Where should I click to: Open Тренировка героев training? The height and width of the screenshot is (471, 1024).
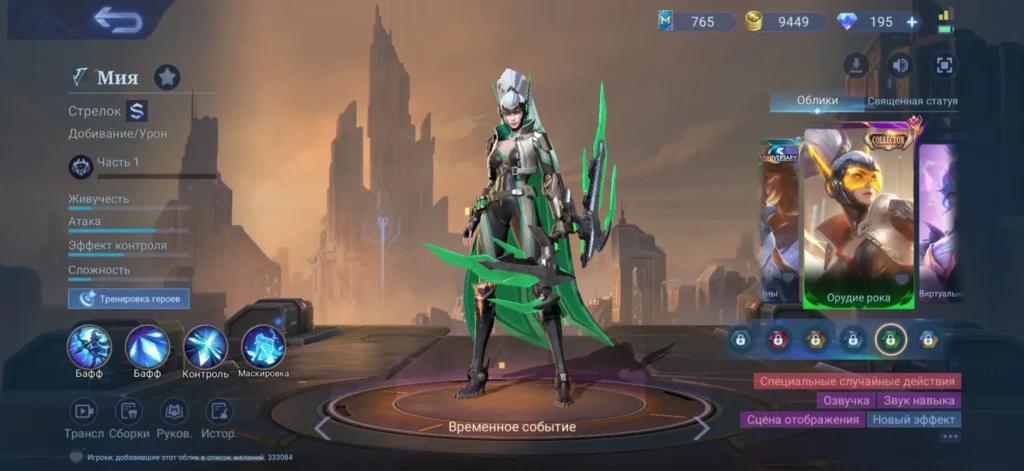(129, 298)
